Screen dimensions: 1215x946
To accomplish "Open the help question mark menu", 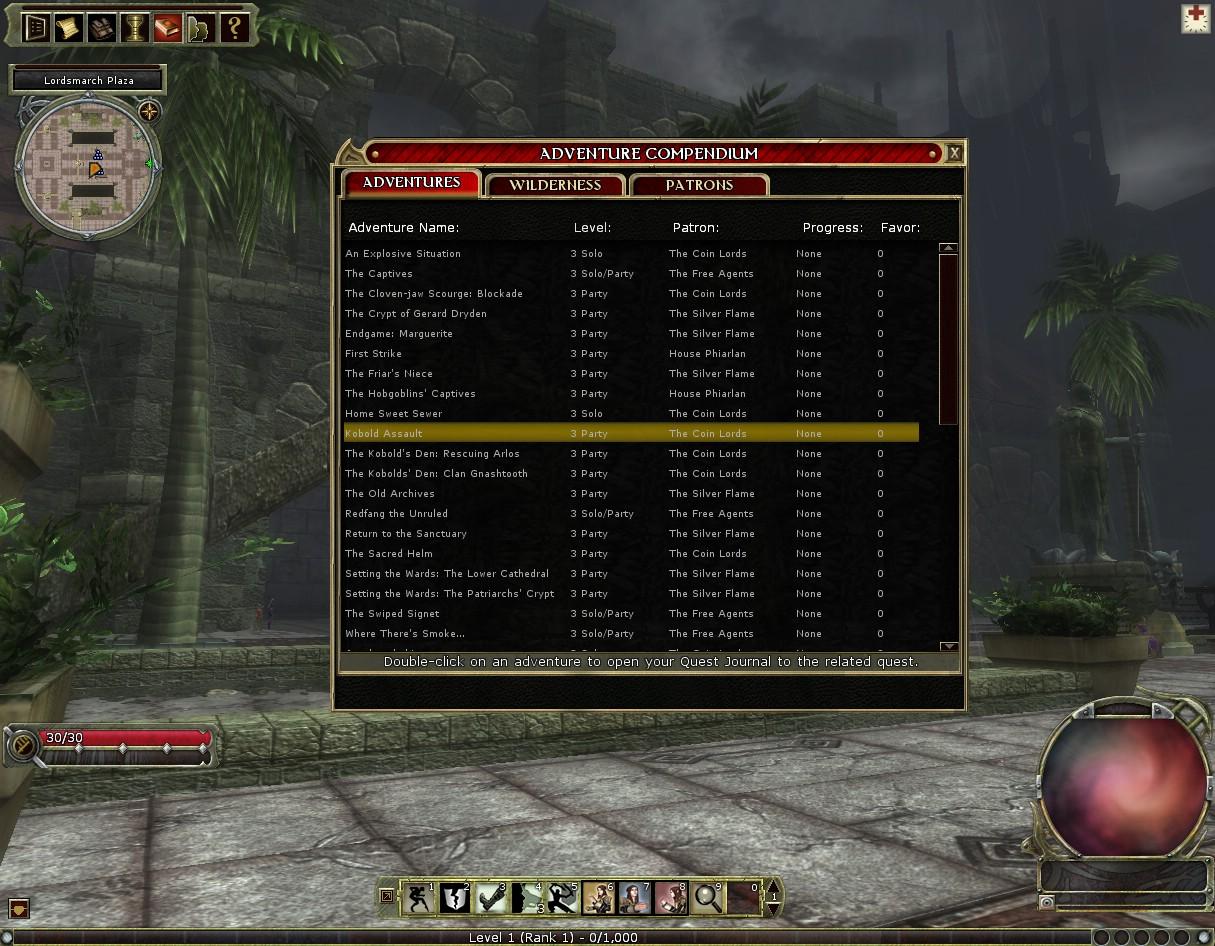I will point(234,28).
